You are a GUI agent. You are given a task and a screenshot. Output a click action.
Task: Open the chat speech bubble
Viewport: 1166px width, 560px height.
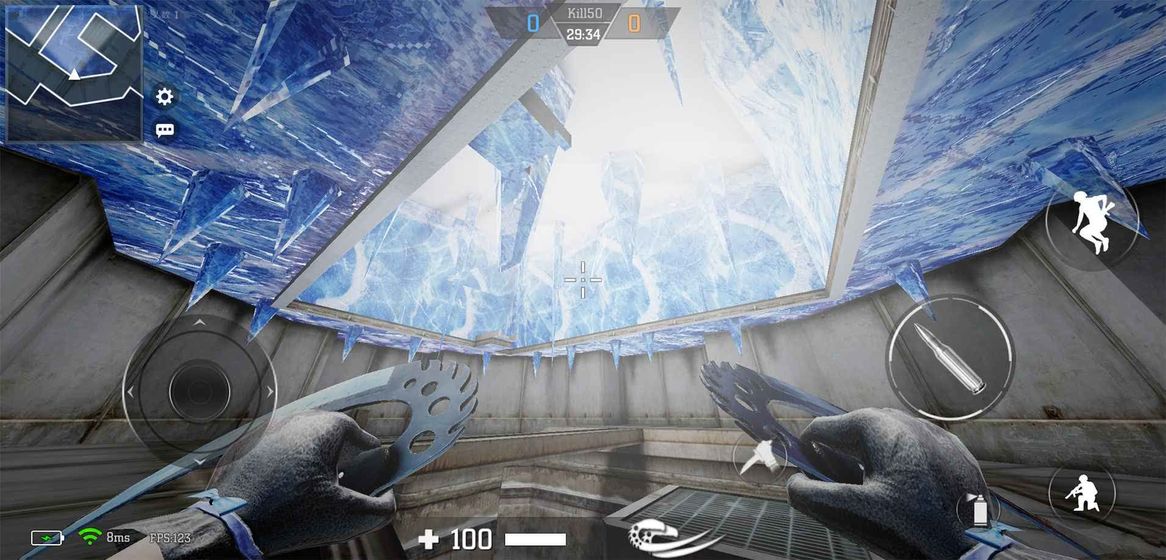coord(165,130)
